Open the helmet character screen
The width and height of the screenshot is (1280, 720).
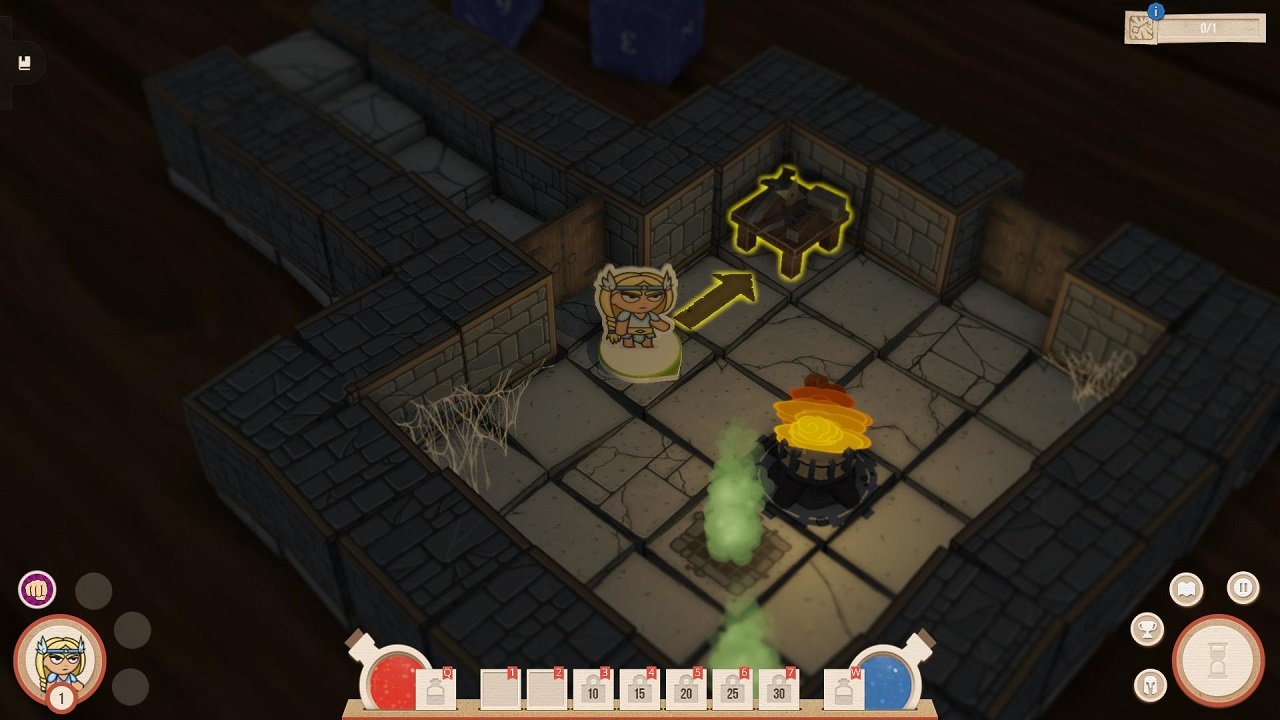[1151, 685]
